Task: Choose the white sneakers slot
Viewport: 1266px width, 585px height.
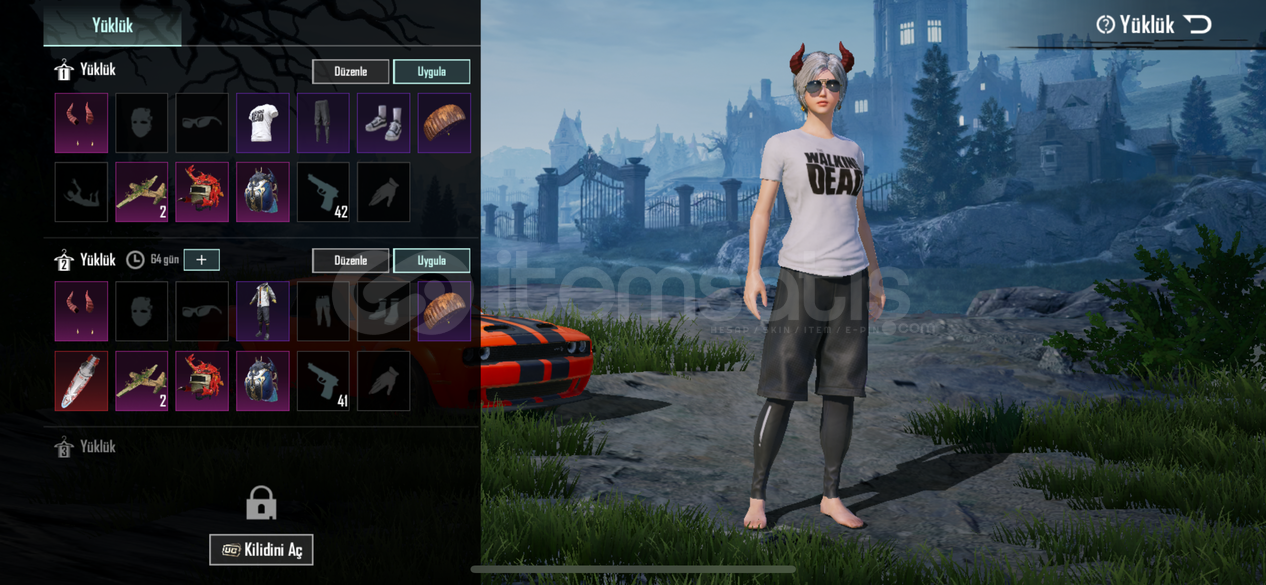Action: click(x=384, y=123)
